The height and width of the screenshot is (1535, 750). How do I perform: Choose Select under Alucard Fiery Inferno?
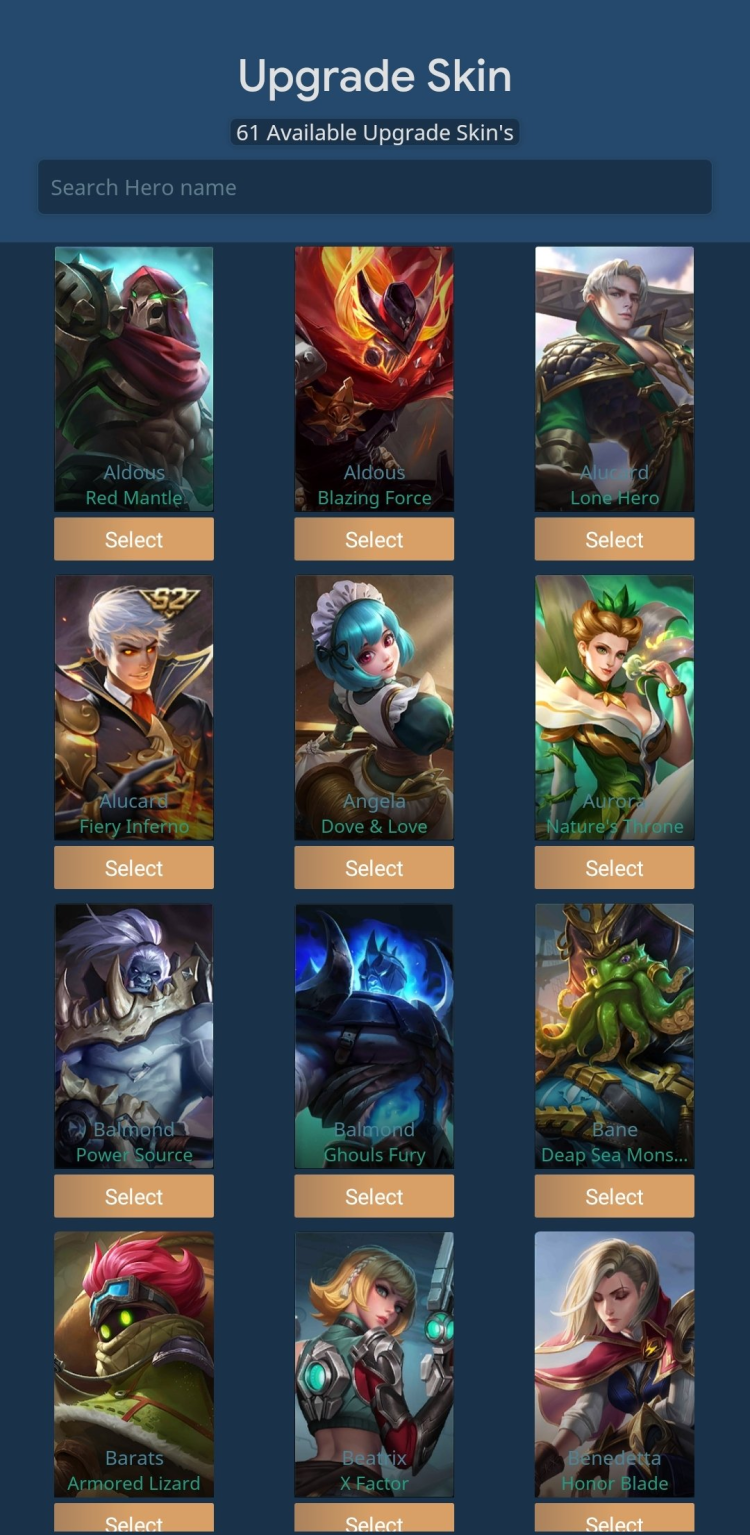point(134,868)
